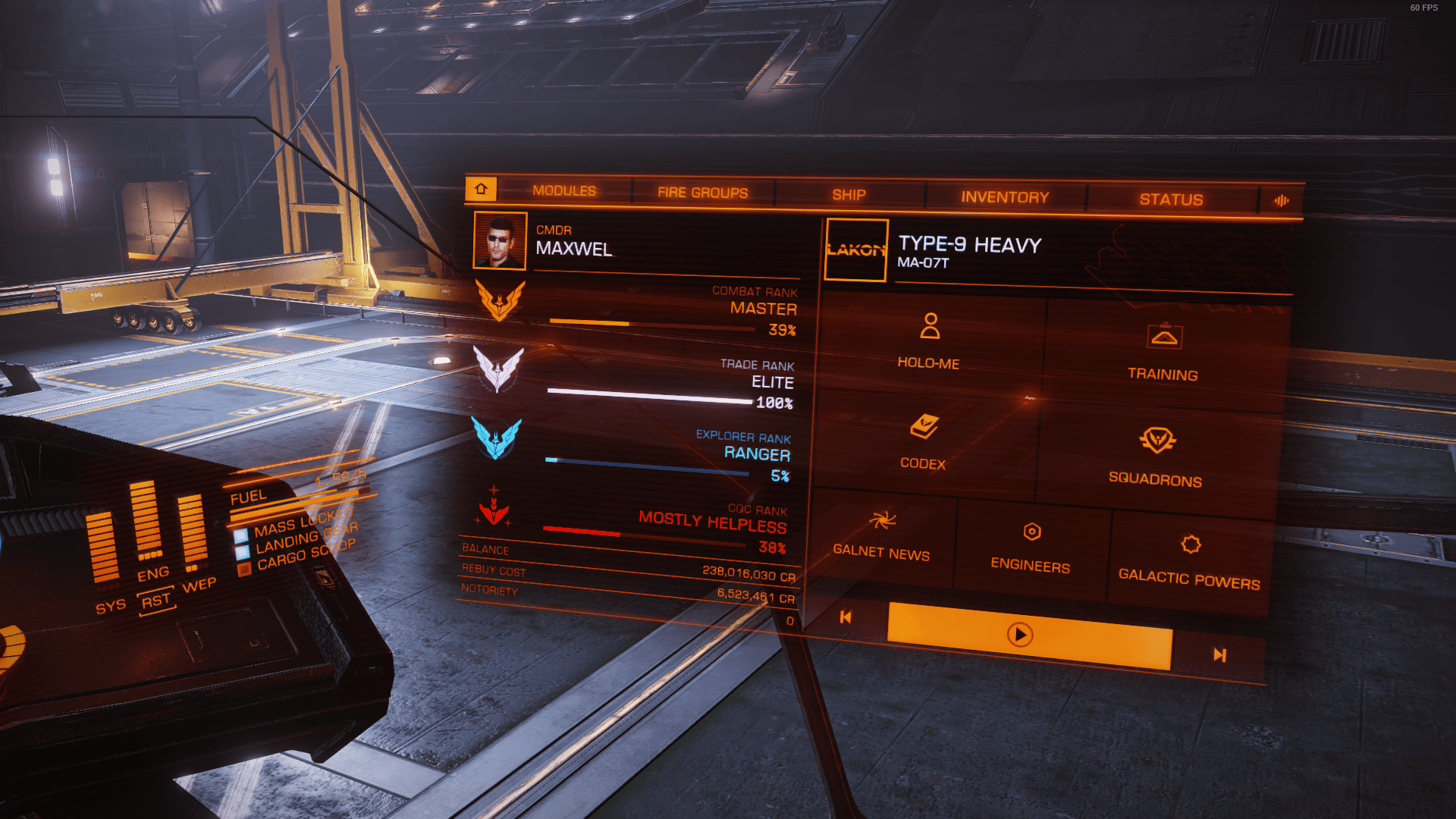The width and height of the screenshot is (1456, 819).
Task: Click the play button on the audio player
Action: [x=1020, y=635]
